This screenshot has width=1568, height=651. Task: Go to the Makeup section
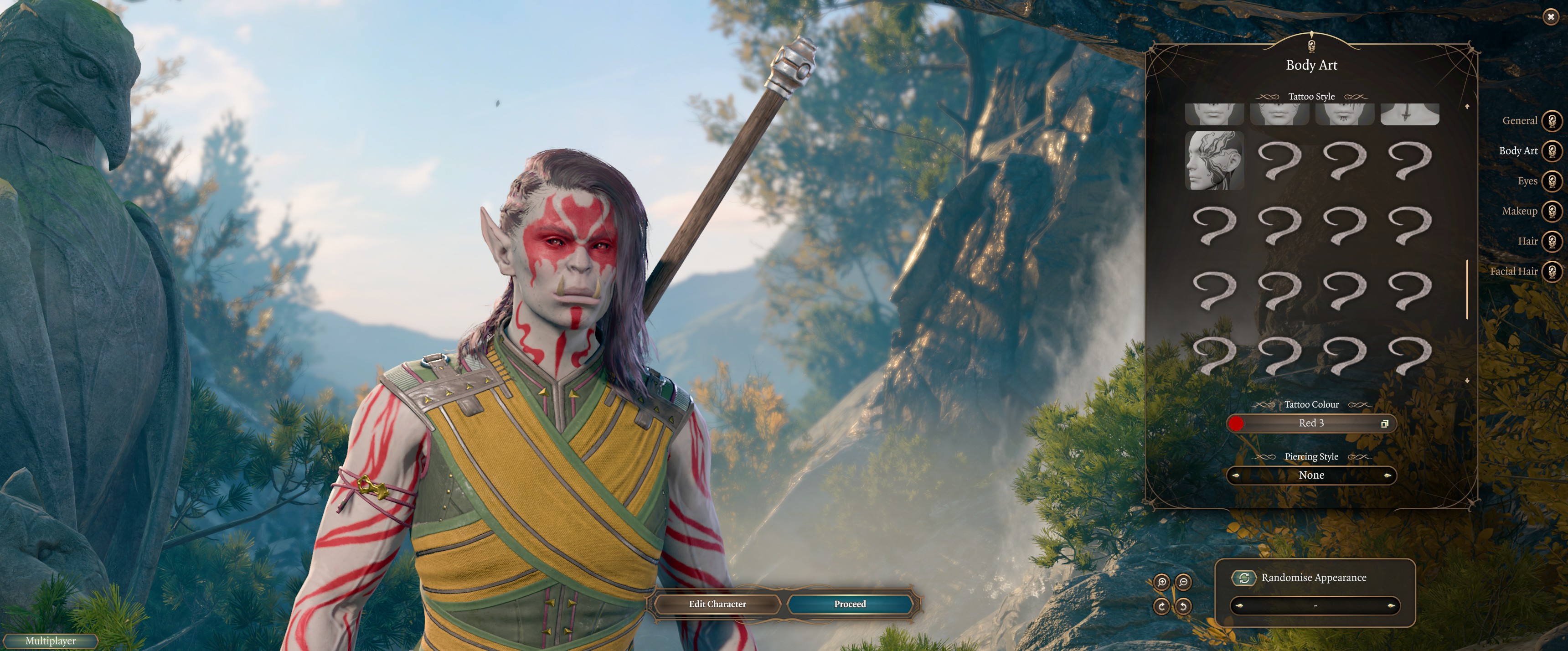tap(1552, 212)
